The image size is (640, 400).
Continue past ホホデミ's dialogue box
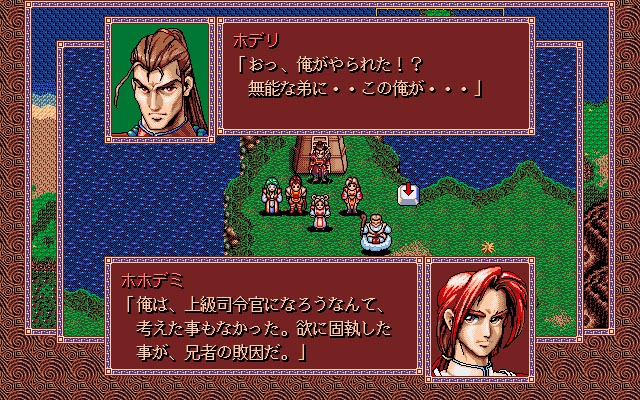(x=263, y=318)
